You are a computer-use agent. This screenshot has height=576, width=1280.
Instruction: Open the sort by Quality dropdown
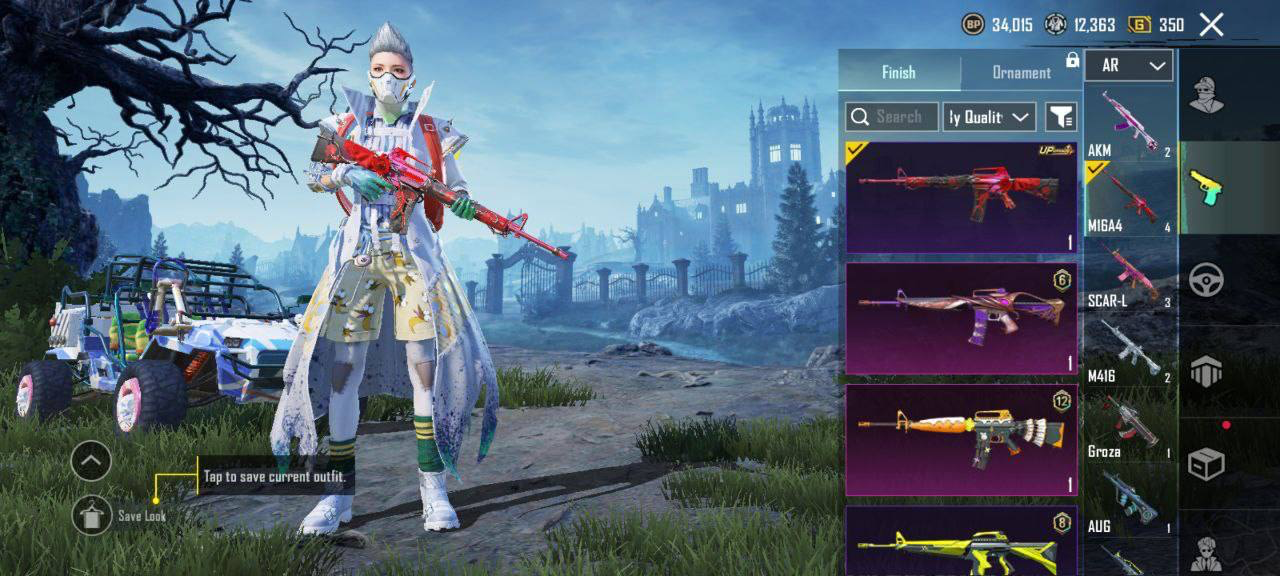(x=989, y=117)
